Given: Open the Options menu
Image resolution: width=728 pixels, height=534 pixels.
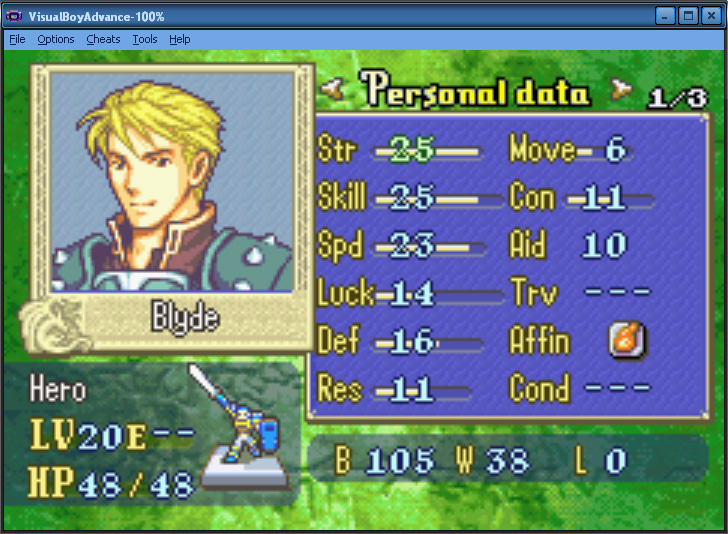Looking at the screenshot, I should [x=56, y=39].
